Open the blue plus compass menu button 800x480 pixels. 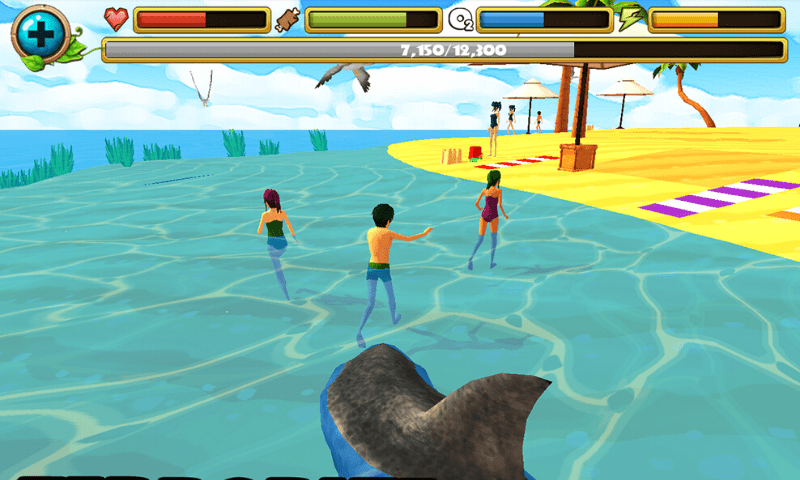[x=39, y=33]
